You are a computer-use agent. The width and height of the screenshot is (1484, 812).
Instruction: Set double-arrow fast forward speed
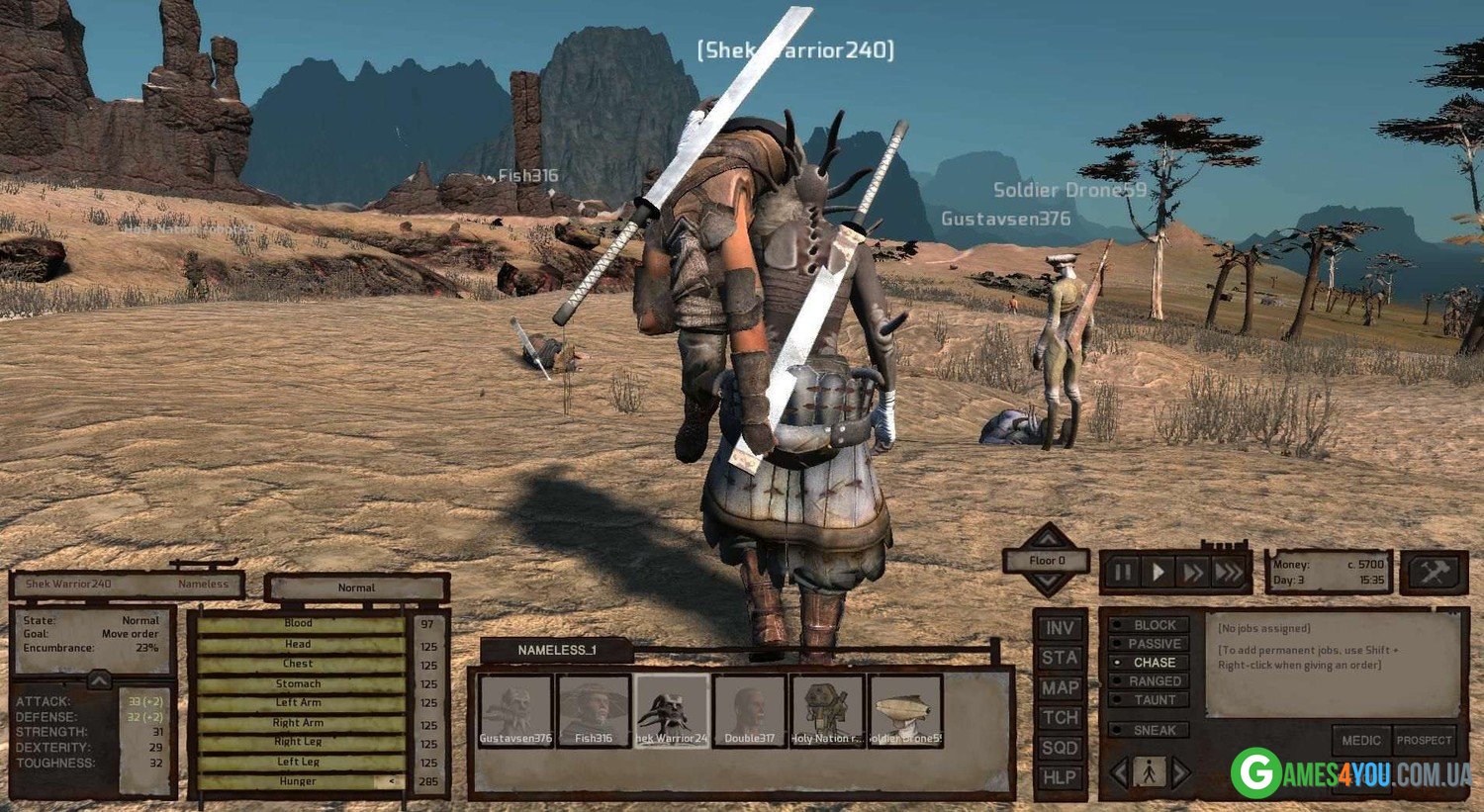(x=1193, y=573)
